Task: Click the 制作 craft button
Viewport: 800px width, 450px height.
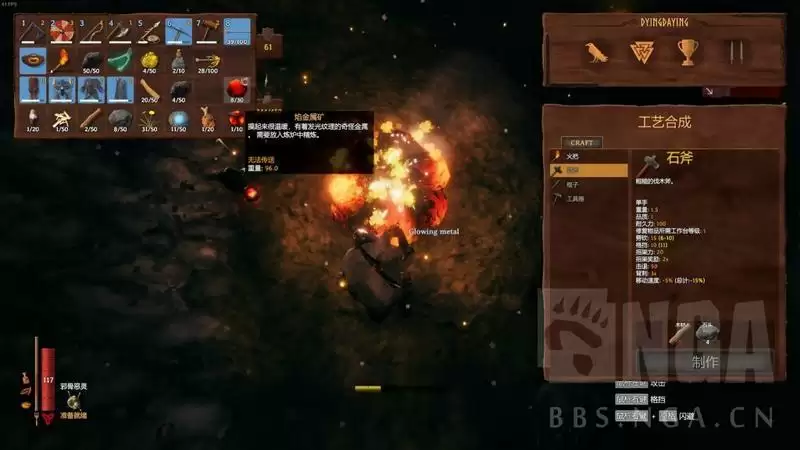Action: coord(705,362)
